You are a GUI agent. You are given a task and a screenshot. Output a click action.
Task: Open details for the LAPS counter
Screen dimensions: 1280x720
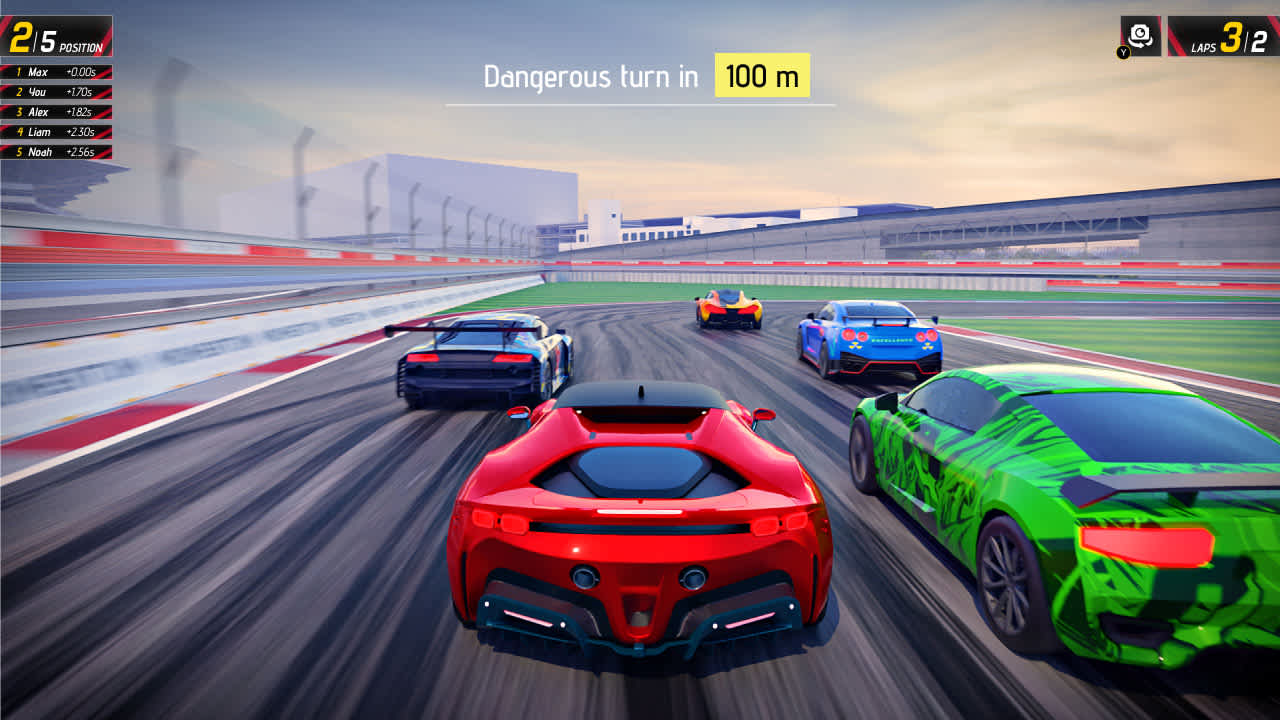1224,36
